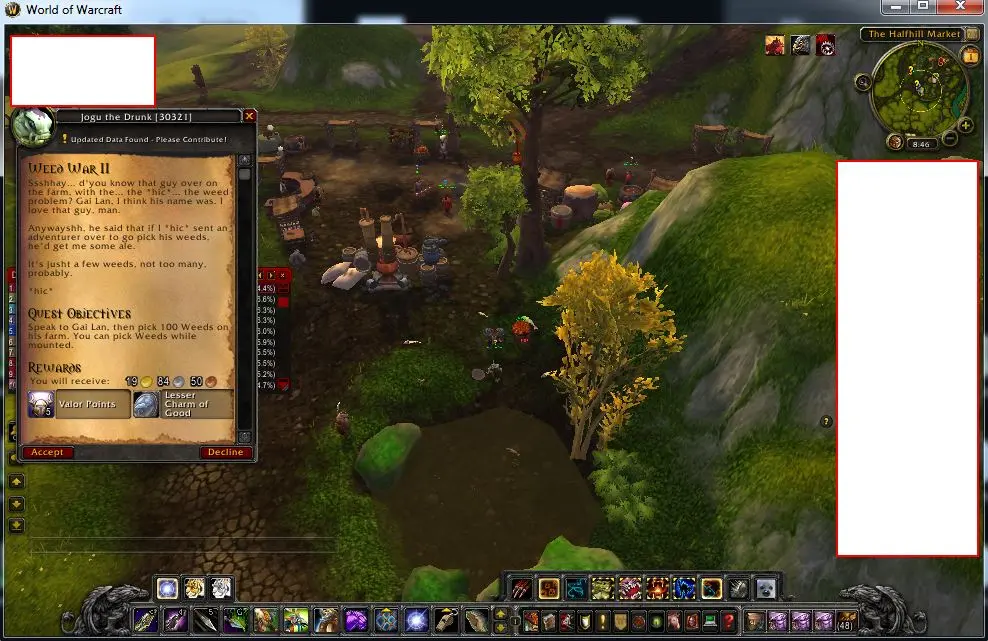Close the Jogu the Drunk quest window
This screenshot has width=988, height=641.
250,116
